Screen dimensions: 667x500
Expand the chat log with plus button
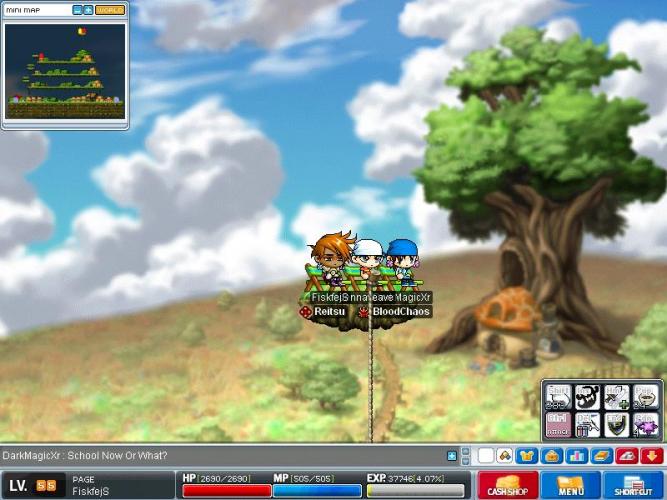452,456
